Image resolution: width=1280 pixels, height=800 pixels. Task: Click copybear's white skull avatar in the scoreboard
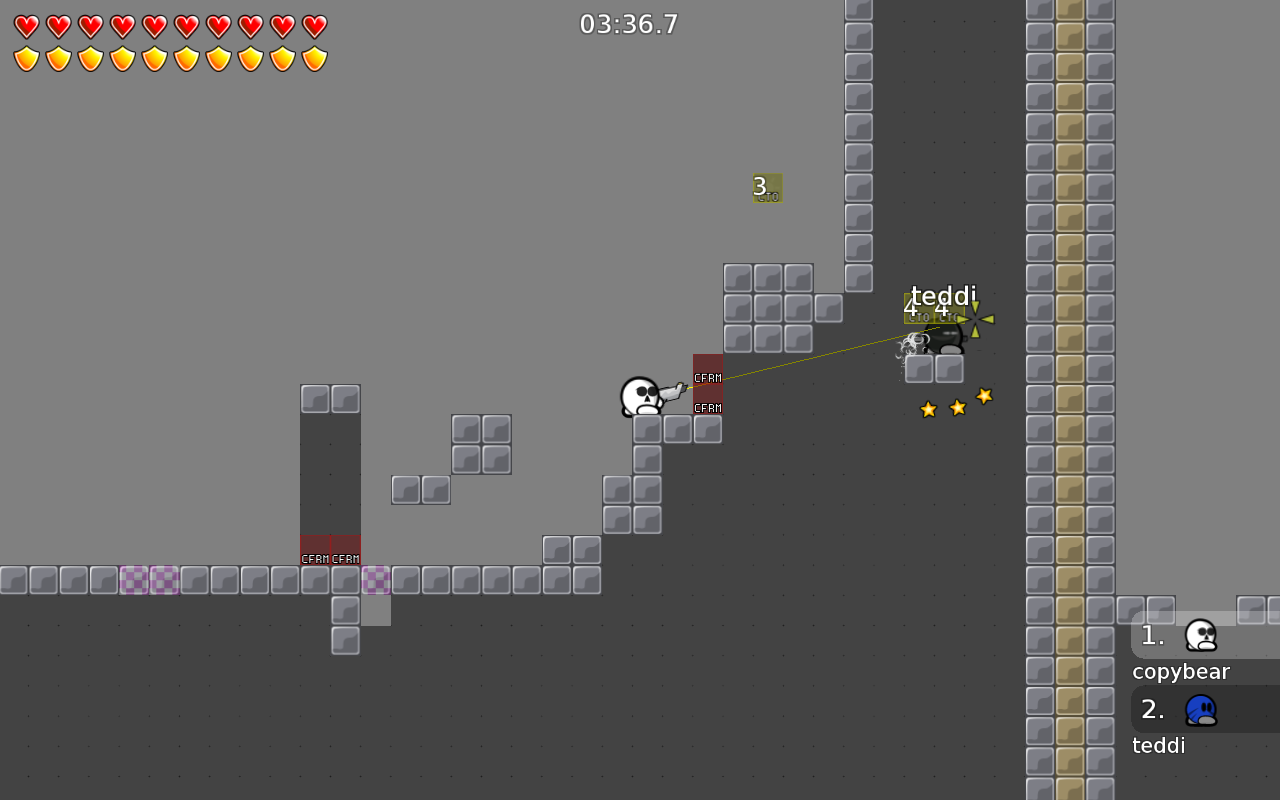1200,635
